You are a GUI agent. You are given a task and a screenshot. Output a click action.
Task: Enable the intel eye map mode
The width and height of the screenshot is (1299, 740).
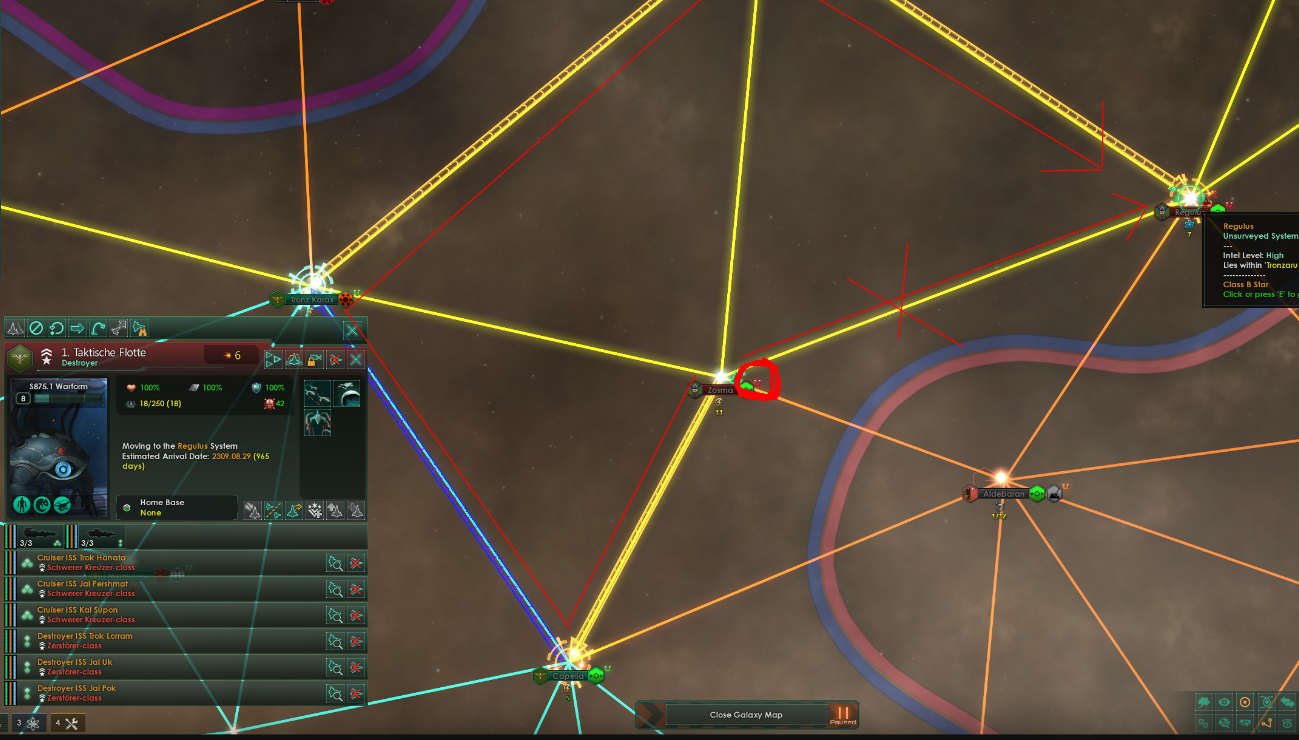click(1224, 702)
